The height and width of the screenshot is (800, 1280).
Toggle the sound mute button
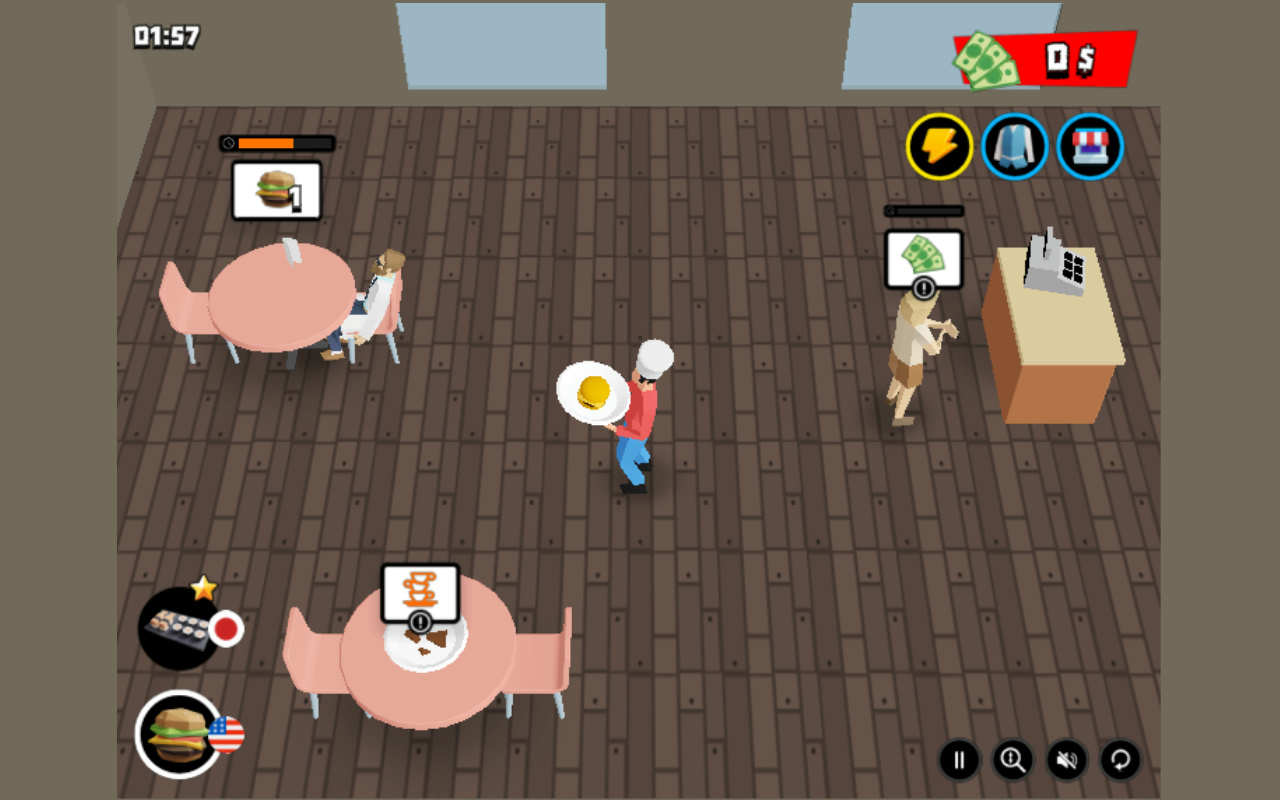pyautogui.click(x=1066, y=760)
